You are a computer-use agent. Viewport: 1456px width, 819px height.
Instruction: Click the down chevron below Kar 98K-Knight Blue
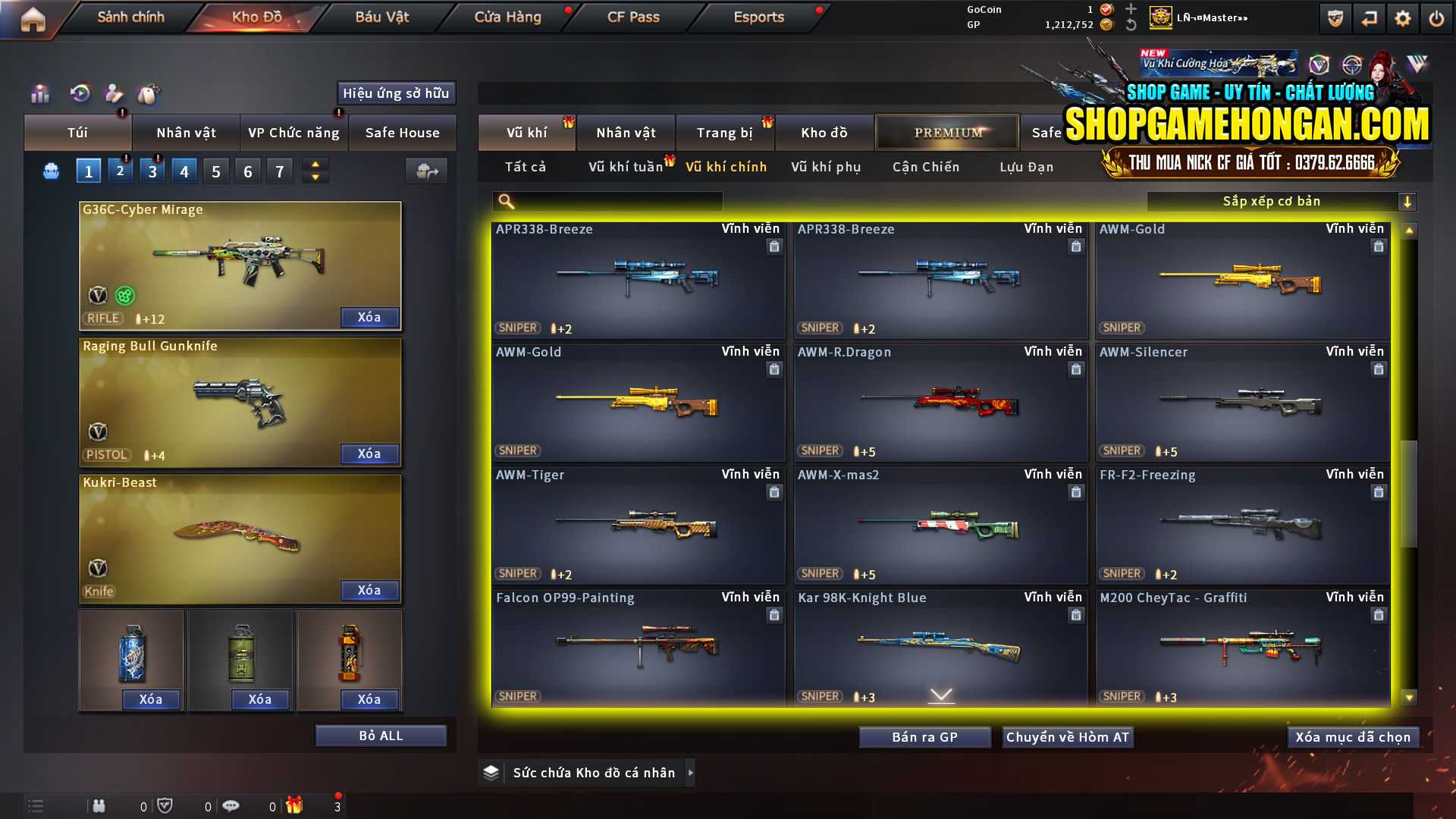point(941,694)
